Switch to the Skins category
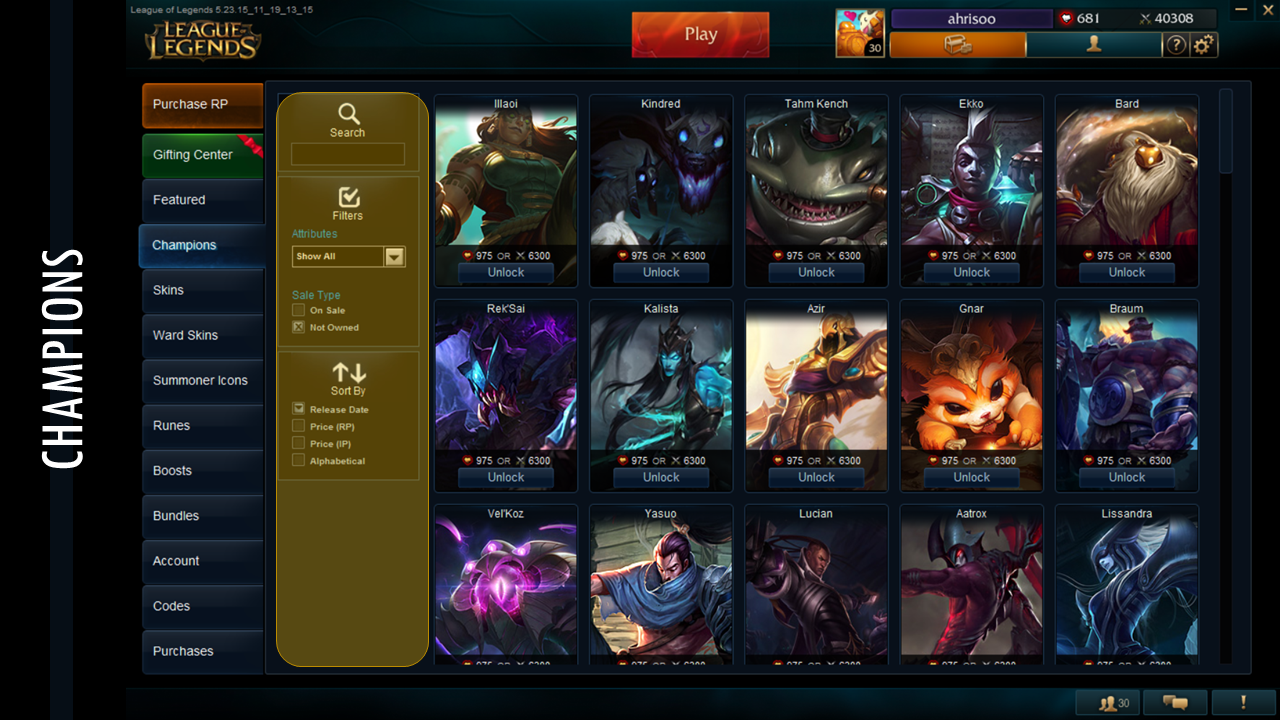This screenshot has width=1280, height=720. 202,290
